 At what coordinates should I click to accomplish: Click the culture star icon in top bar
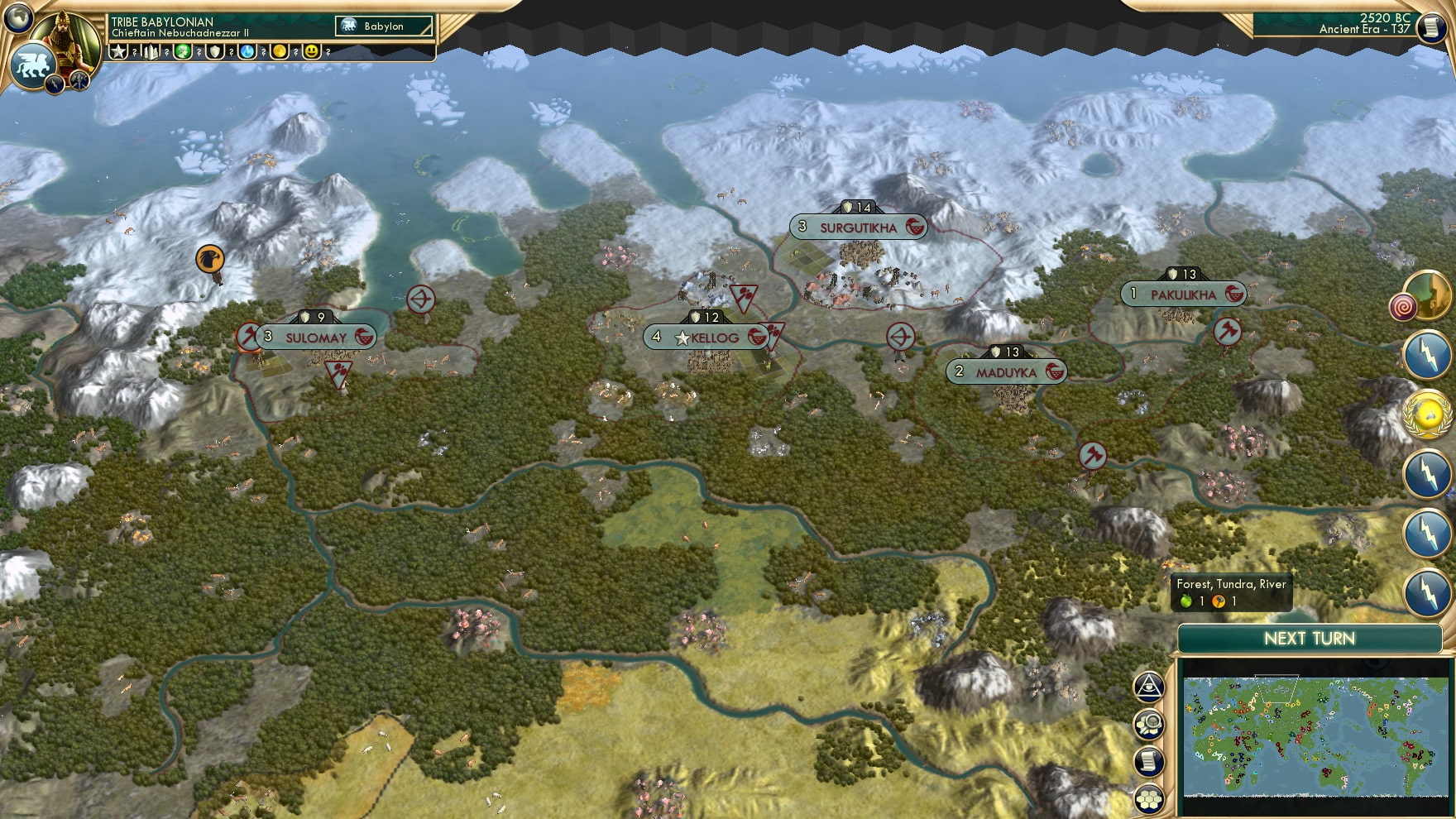[x=118, y=50]
